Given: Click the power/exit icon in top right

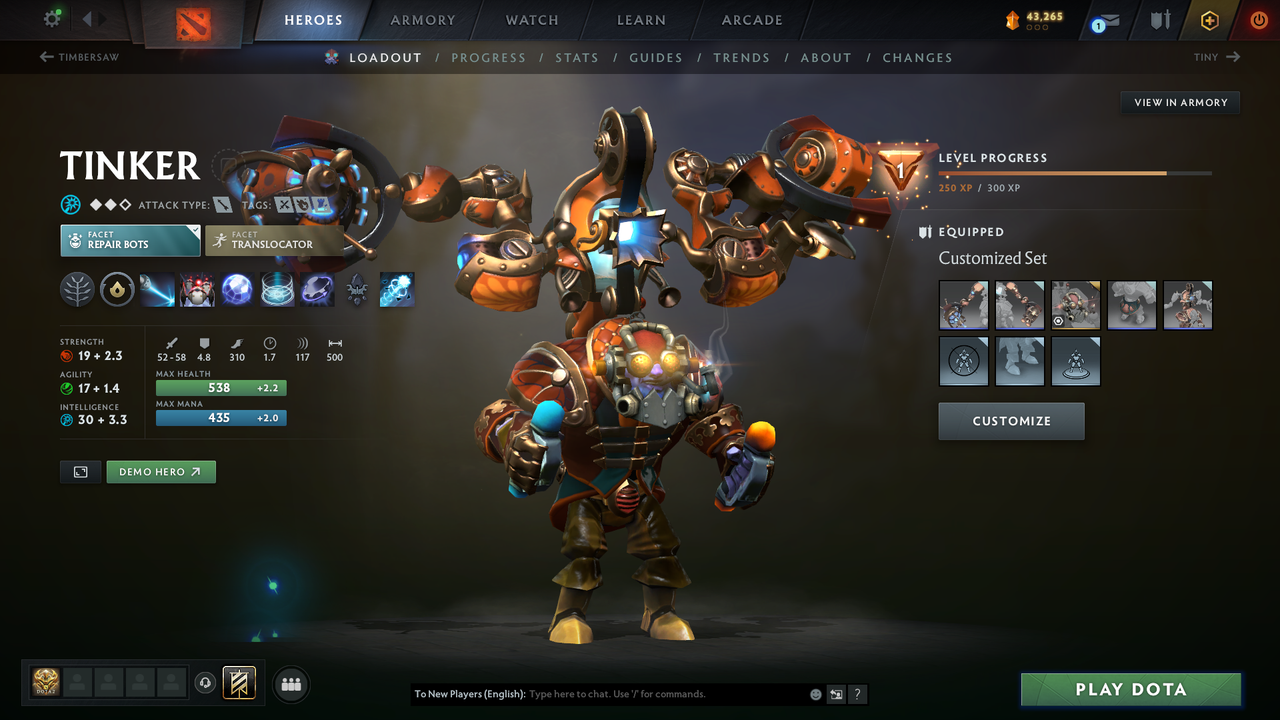Looking at the screenshot, I should pos(1258,19).
